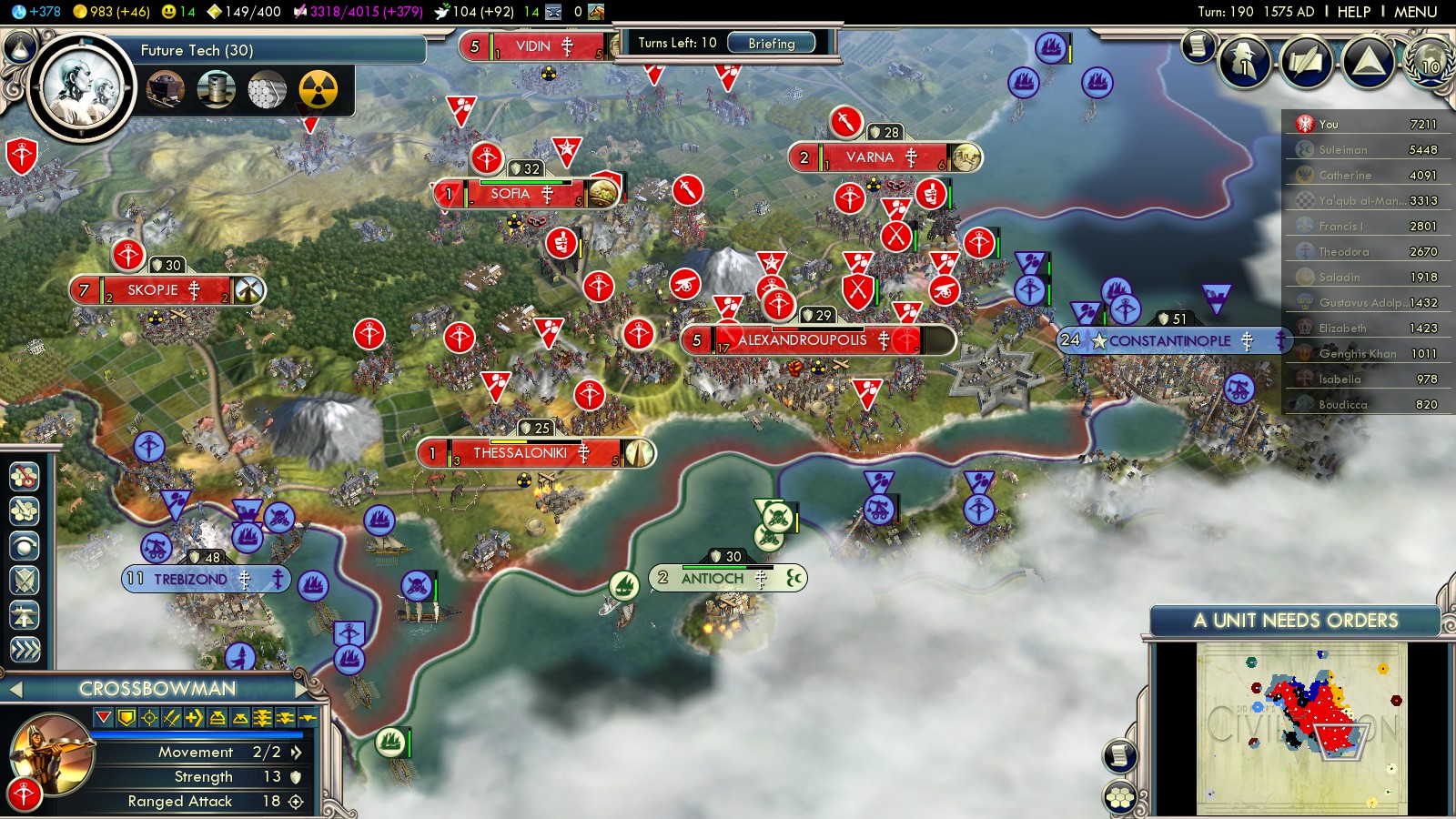
Task: Open the espionage spy overview icon
Action: click(1244, 62)
